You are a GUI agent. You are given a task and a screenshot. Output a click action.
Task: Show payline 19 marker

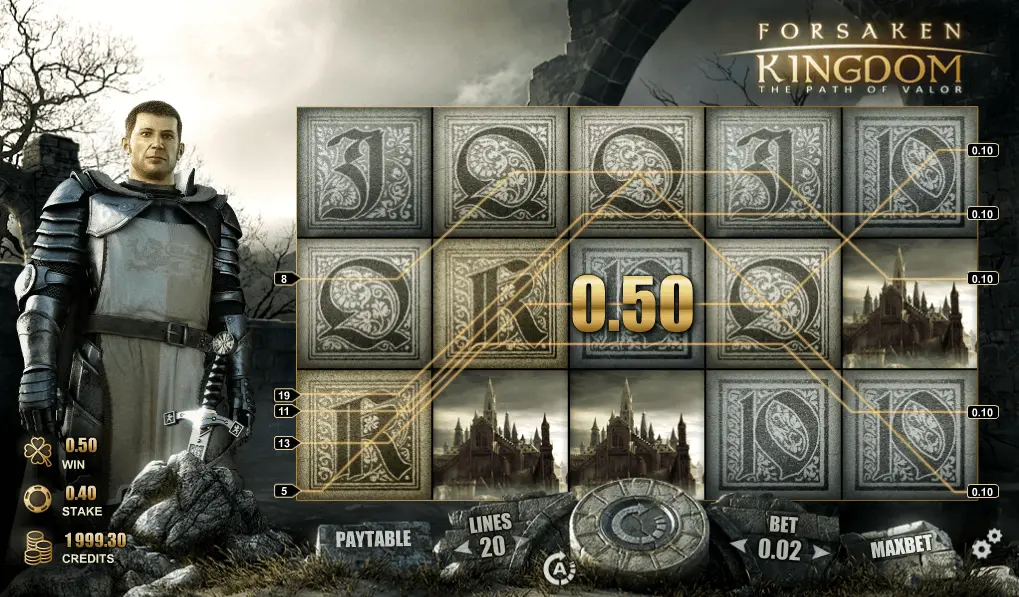tap(284, 395)
